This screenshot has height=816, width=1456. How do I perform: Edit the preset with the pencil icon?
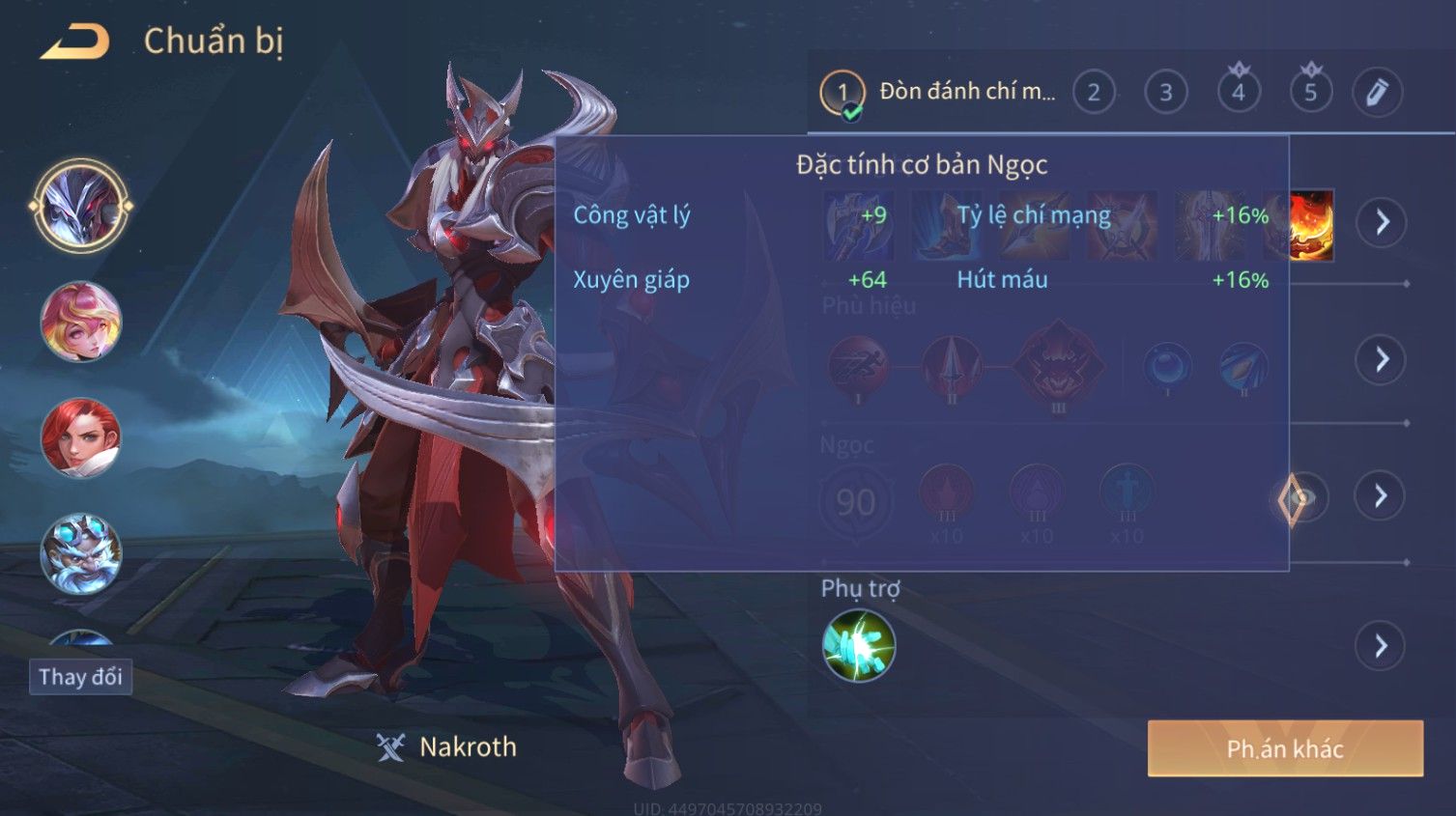pos(1377,93)
